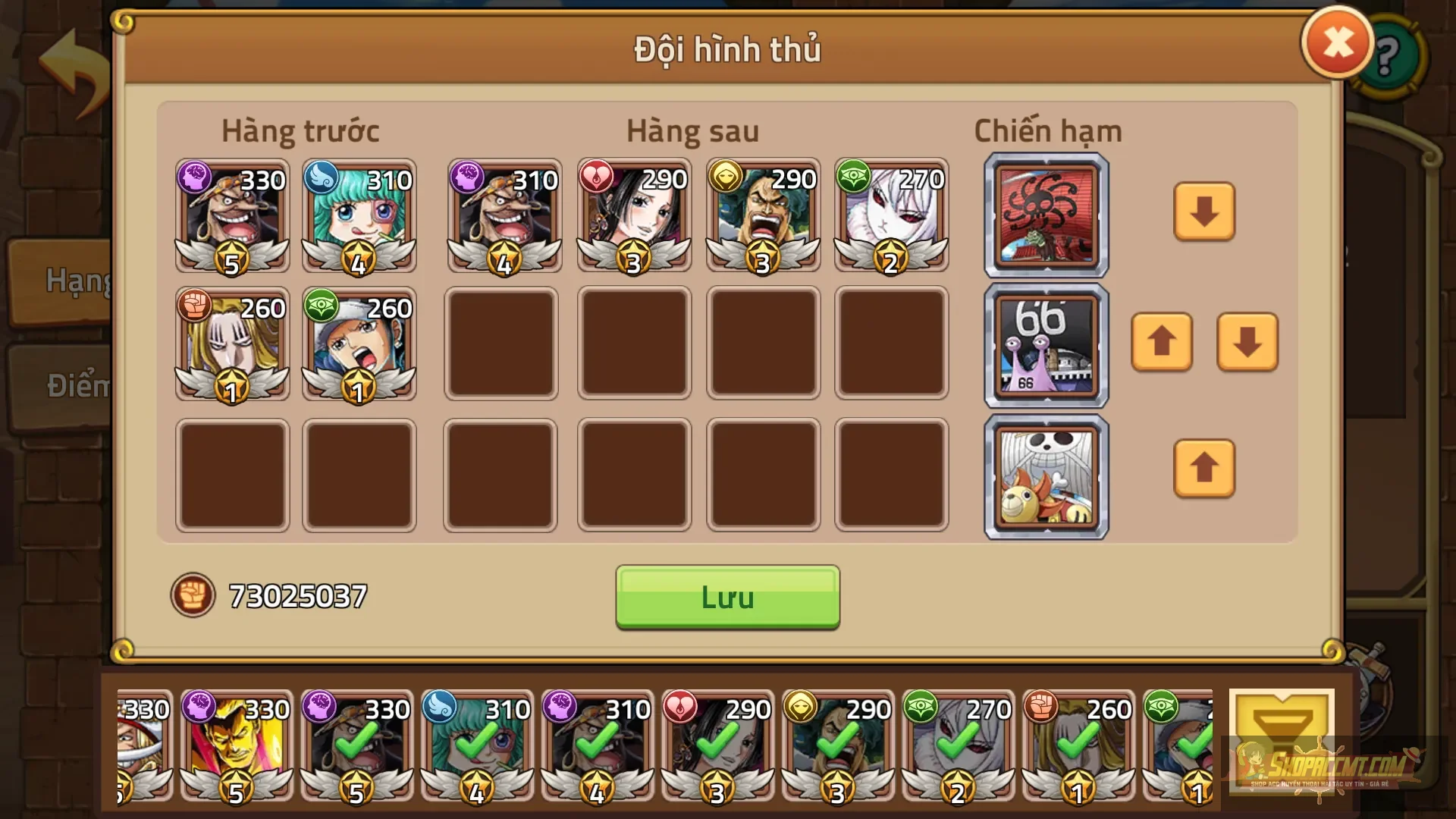The width and height of the screenshot is (1456, 819).
Task: Select the 290-power Nico Robin in Hàng sau
Action: click(633, 216)
